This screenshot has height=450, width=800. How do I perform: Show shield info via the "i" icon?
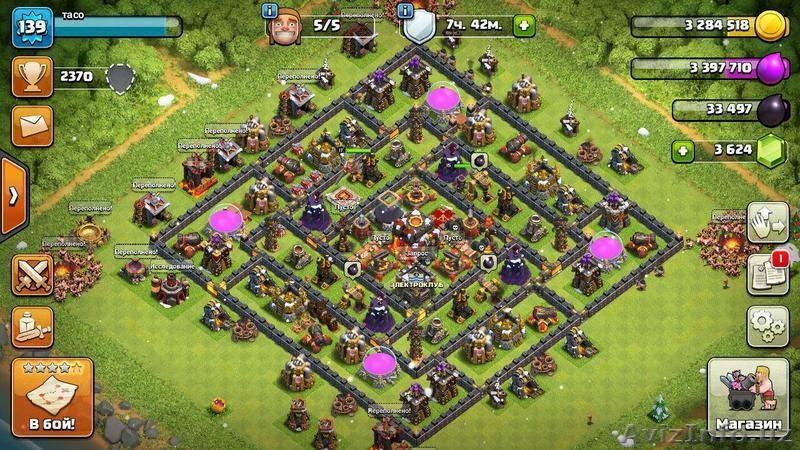pyautogui.click(x=406, y=11)
